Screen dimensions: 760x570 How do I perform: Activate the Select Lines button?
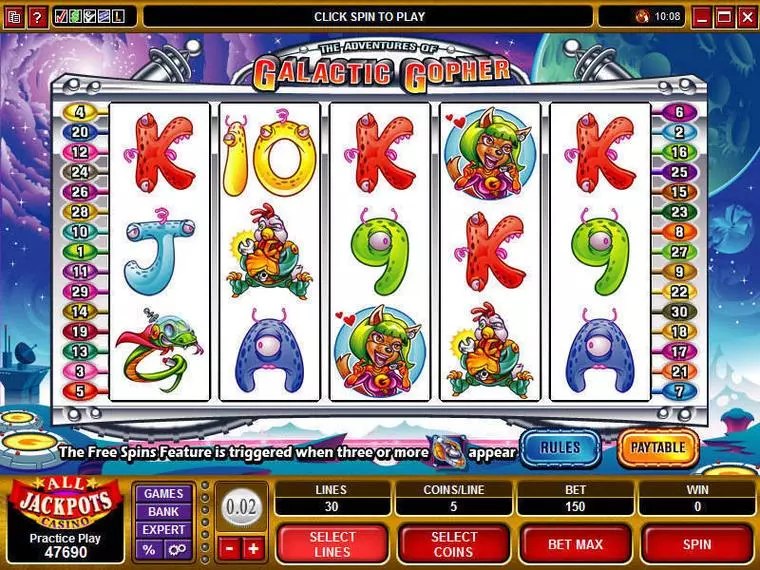(332, 544)
